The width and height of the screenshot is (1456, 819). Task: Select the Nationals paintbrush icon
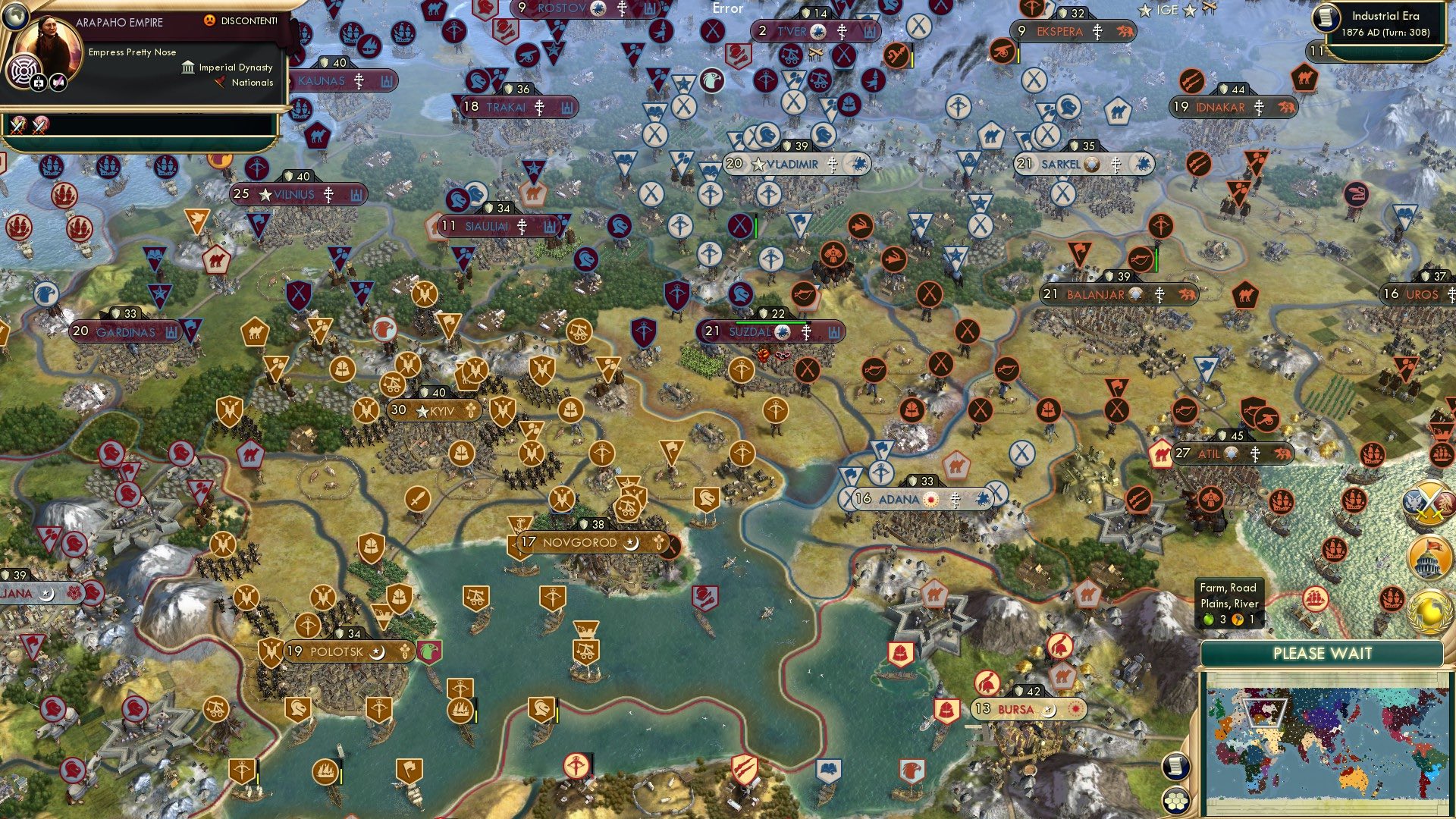[220, 83]
